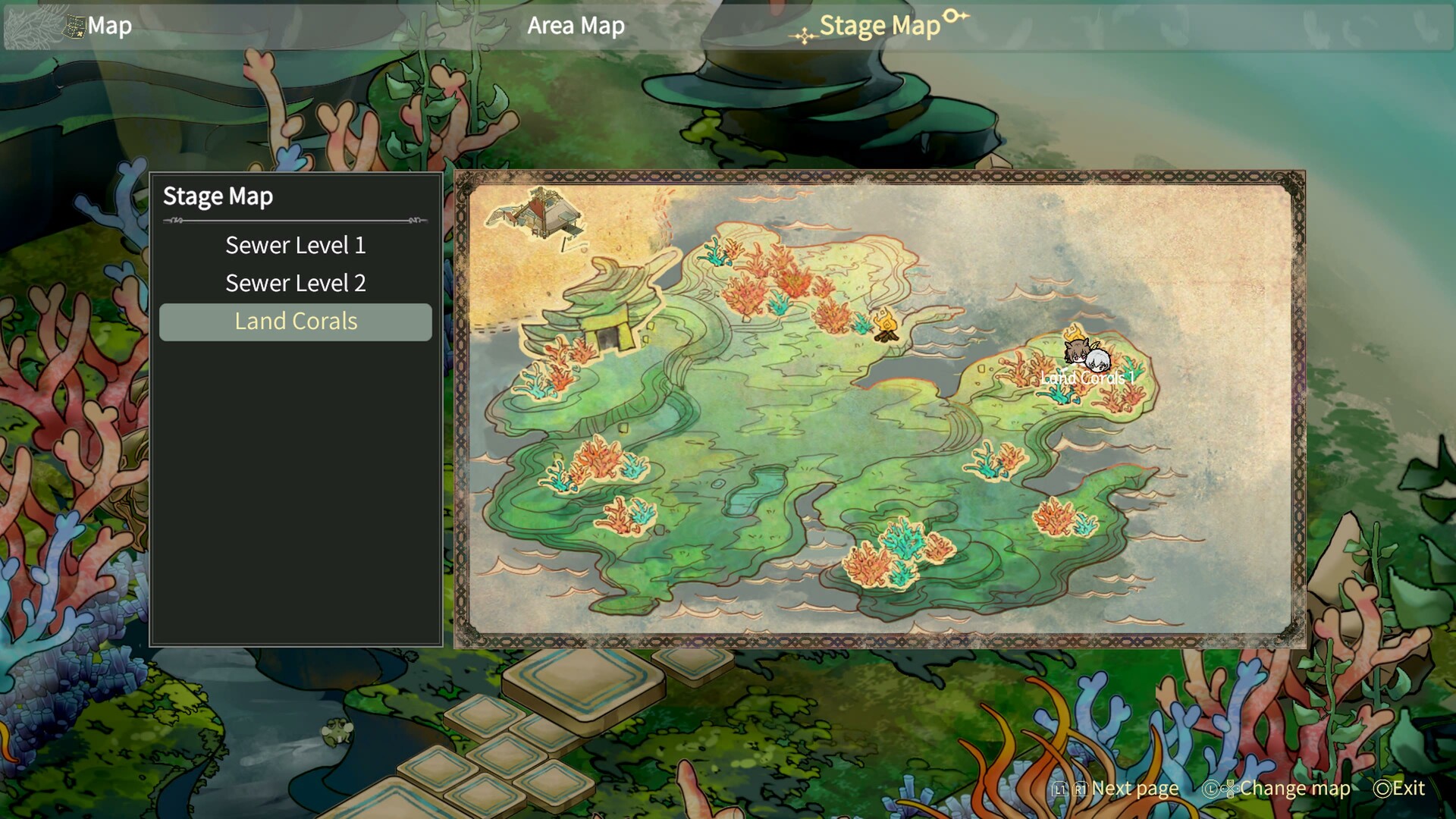Highlight Sewer Level 2 in the stage list
Image resolution: width=1456 pixels, height=819 pixels.
point(295,284)
